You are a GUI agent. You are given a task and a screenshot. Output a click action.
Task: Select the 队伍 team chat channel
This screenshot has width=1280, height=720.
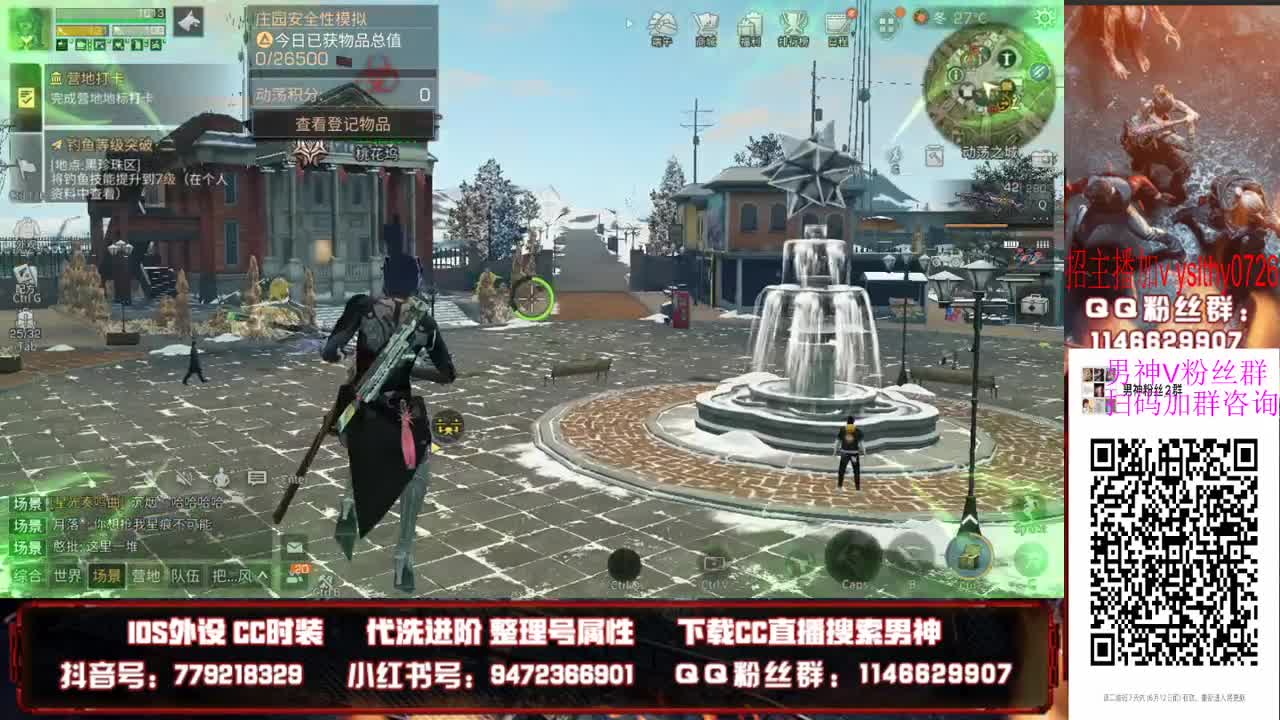[x=186, y=575]
